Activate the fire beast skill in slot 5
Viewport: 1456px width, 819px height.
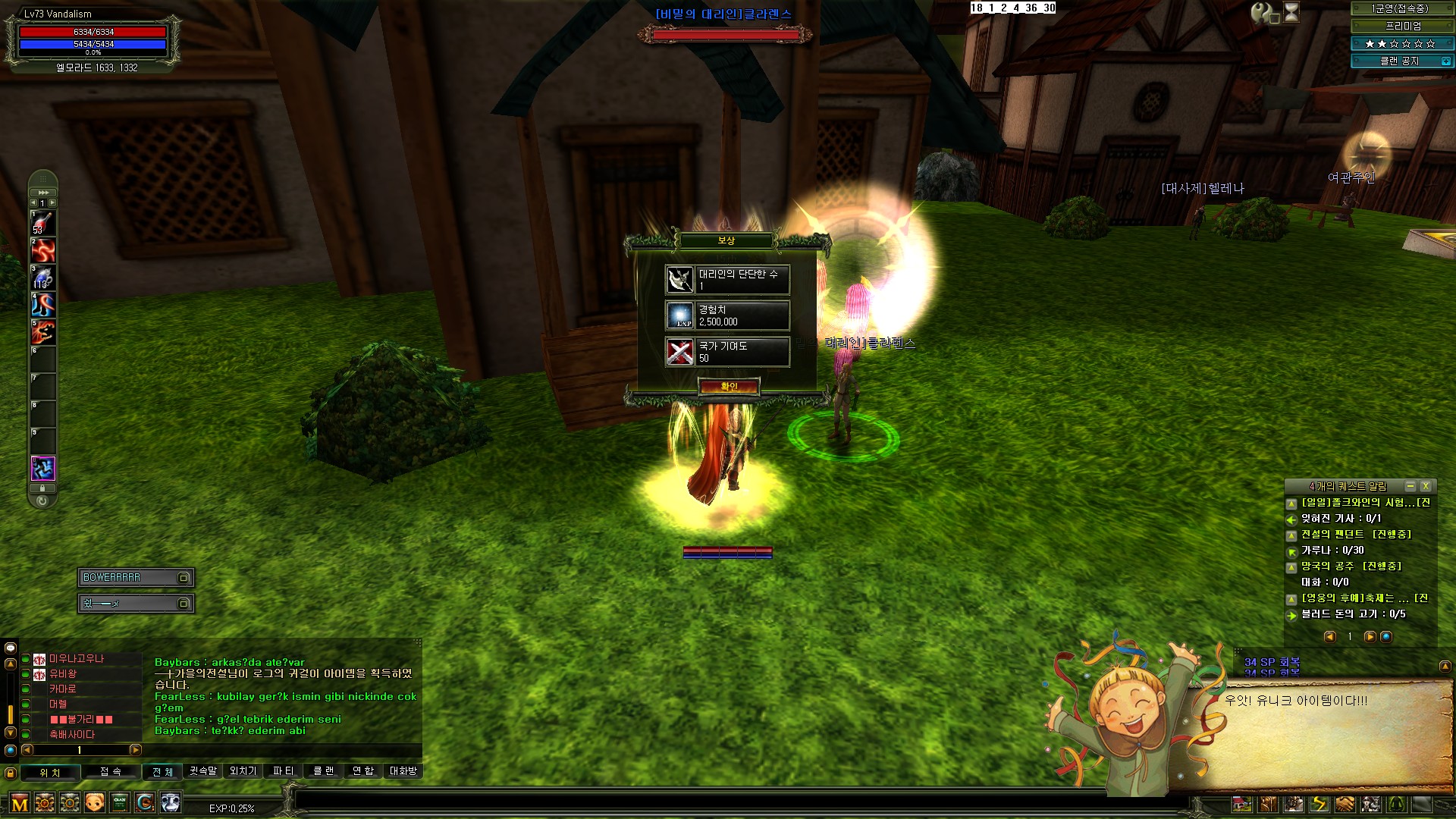(43, 332)
